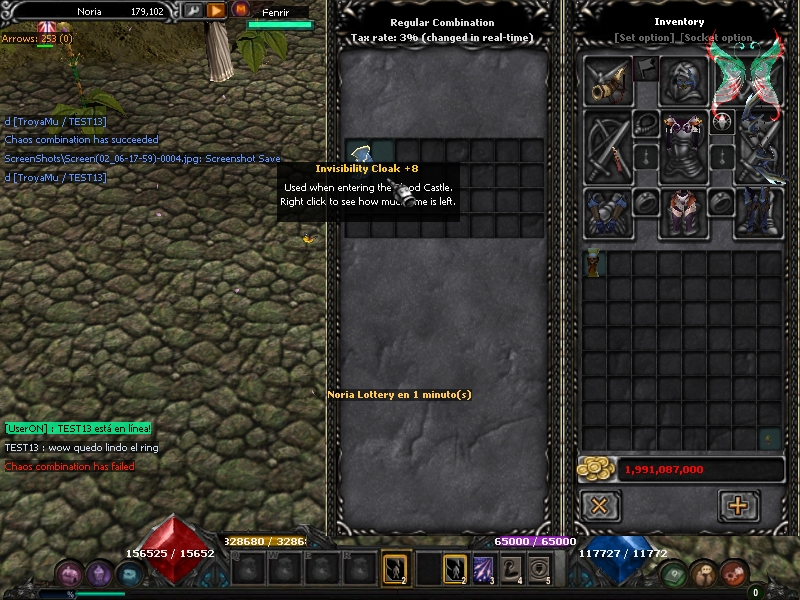Activate the skill in hotbar slot 3
This screenshot has width=800, height=600.
pos(484,570)
